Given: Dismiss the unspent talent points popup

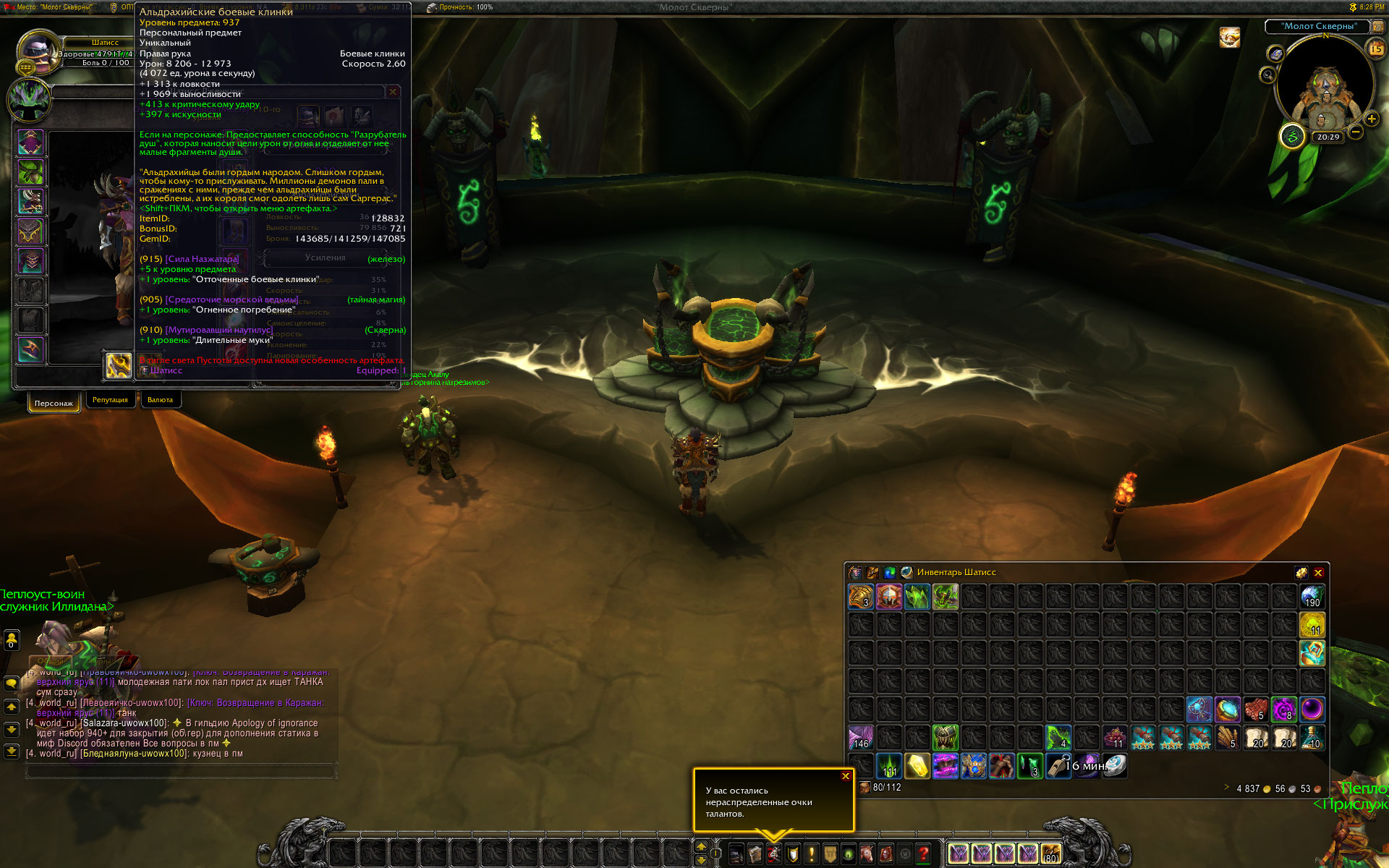Looking at the screenshot, I should point(845,776).
